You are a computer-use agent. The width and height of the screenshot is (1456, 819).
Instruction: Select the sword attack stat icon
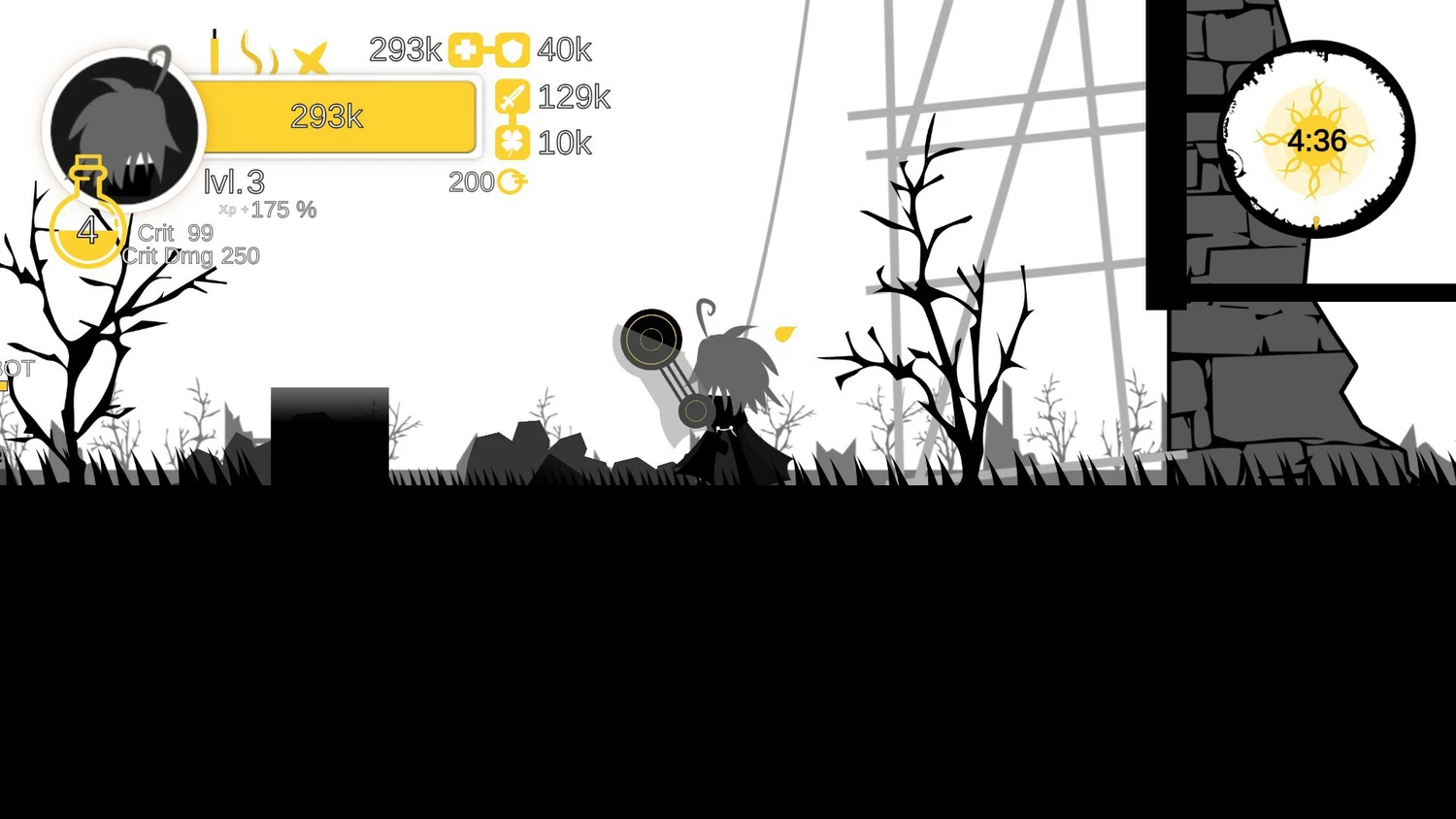pyautogui.click(x=513, y=97)
